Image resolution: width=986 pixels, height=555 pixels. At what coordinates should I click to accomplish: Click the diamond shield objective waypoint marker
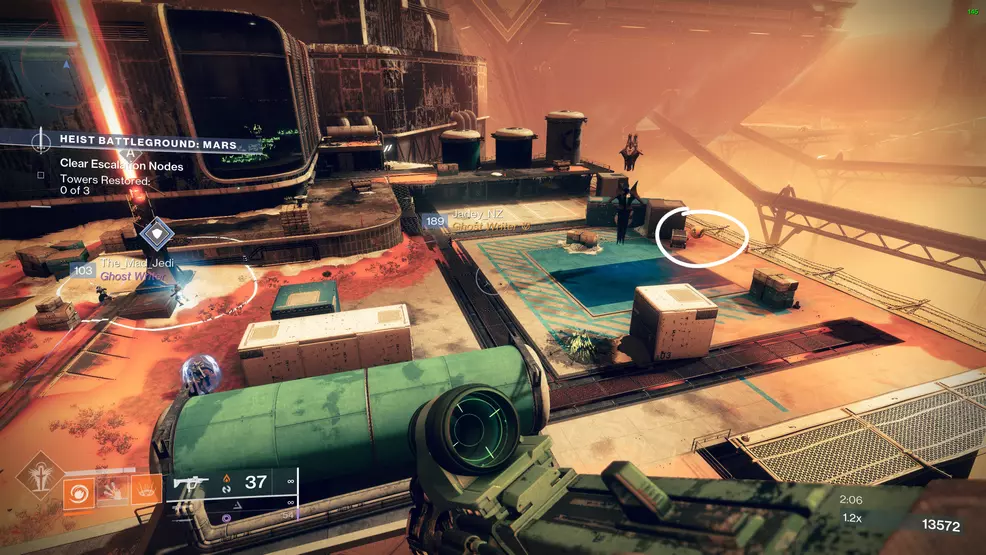(156, 234)
